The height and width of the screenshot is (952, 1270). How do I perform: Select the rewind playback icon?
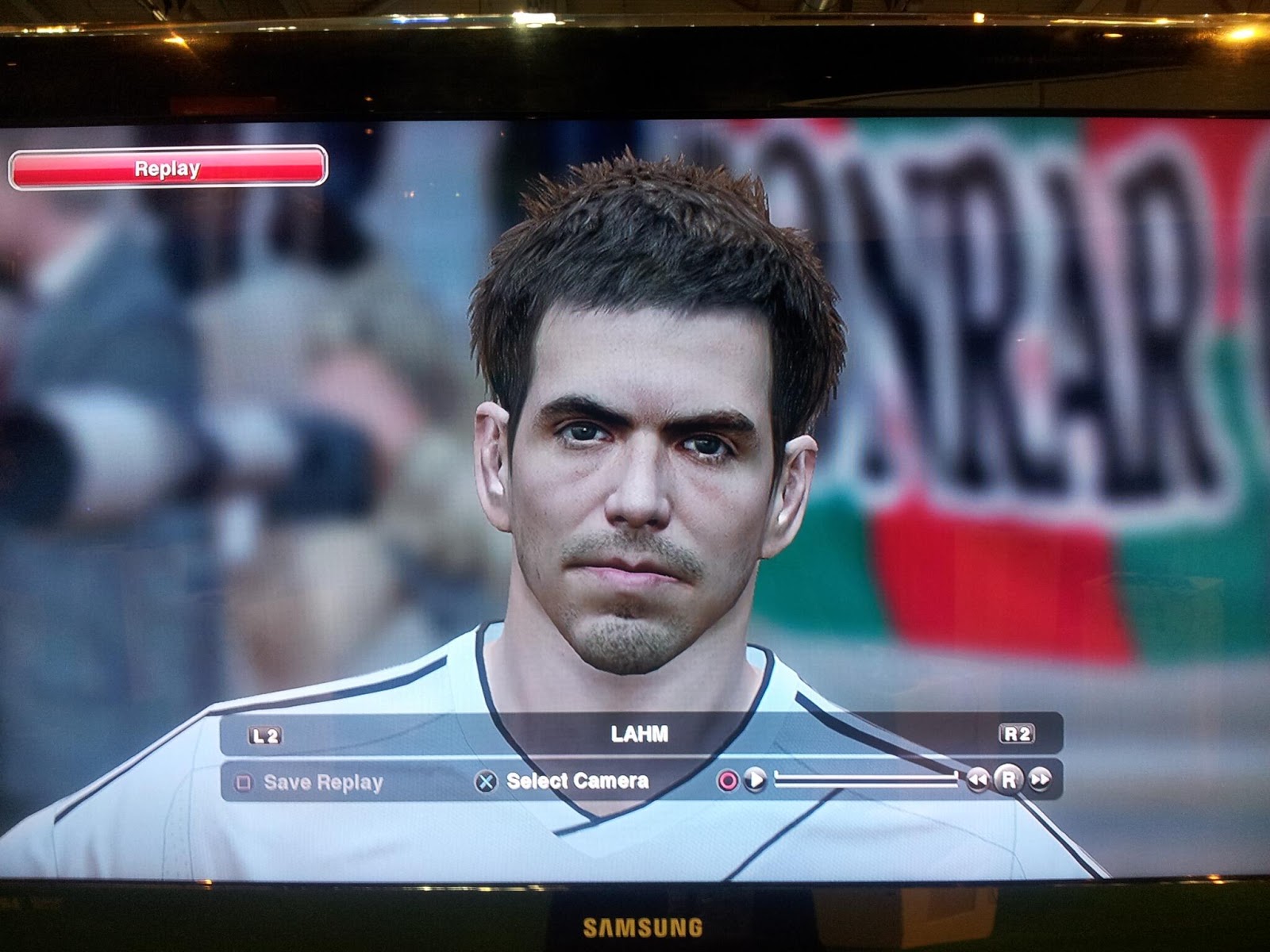(x=978, y=779)
